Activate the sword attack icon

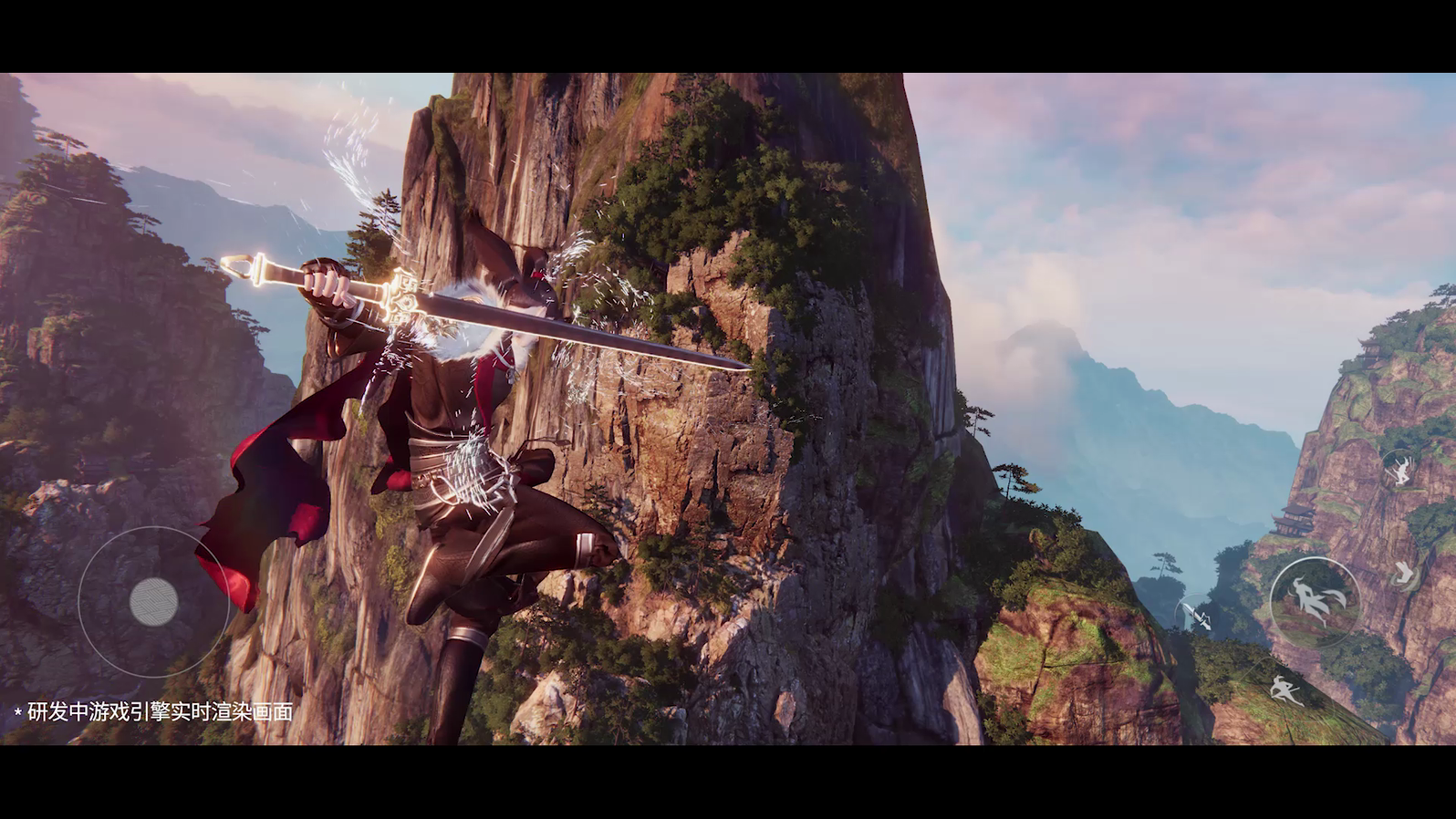coord(1197,617)
